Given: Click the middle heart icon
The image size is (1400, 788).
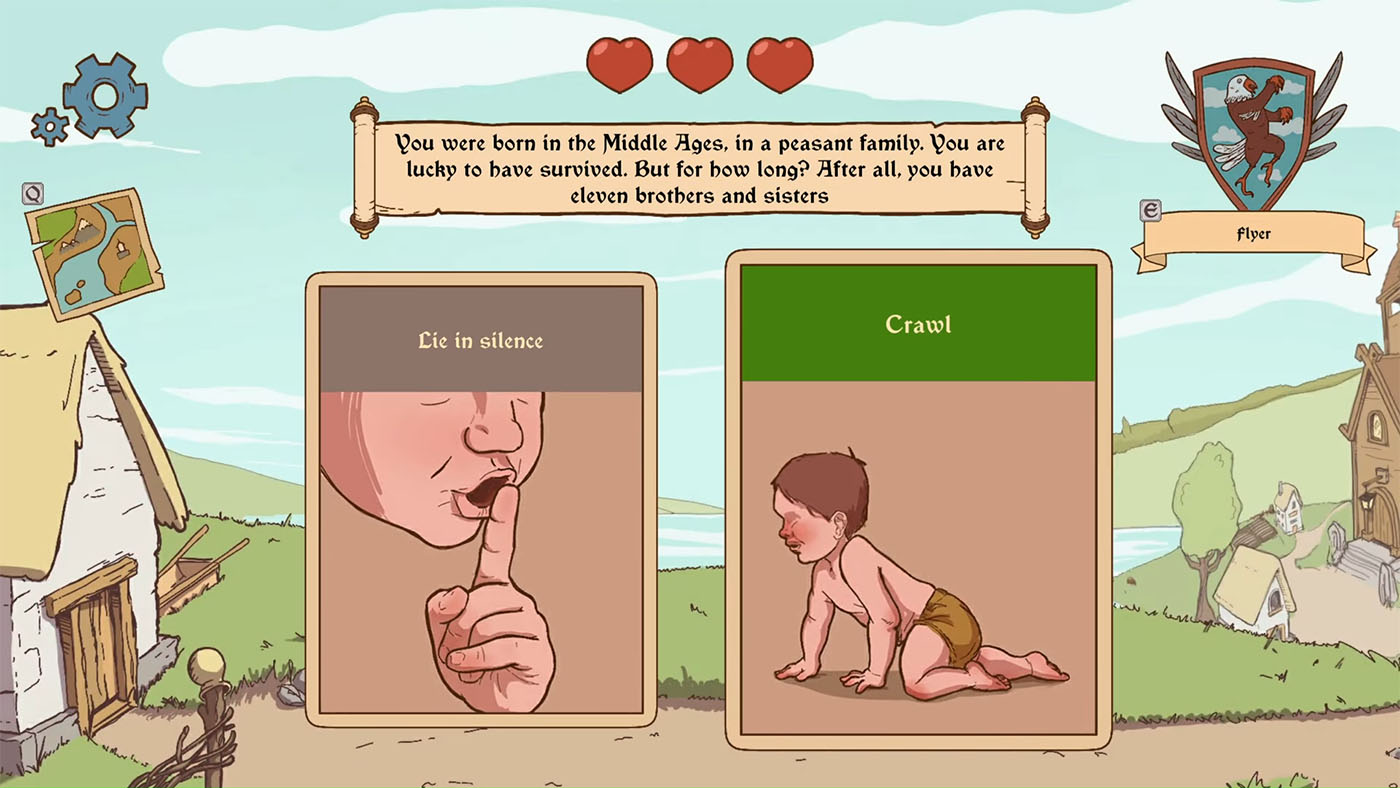Looking at the screenshot, I should pos(700,62).
